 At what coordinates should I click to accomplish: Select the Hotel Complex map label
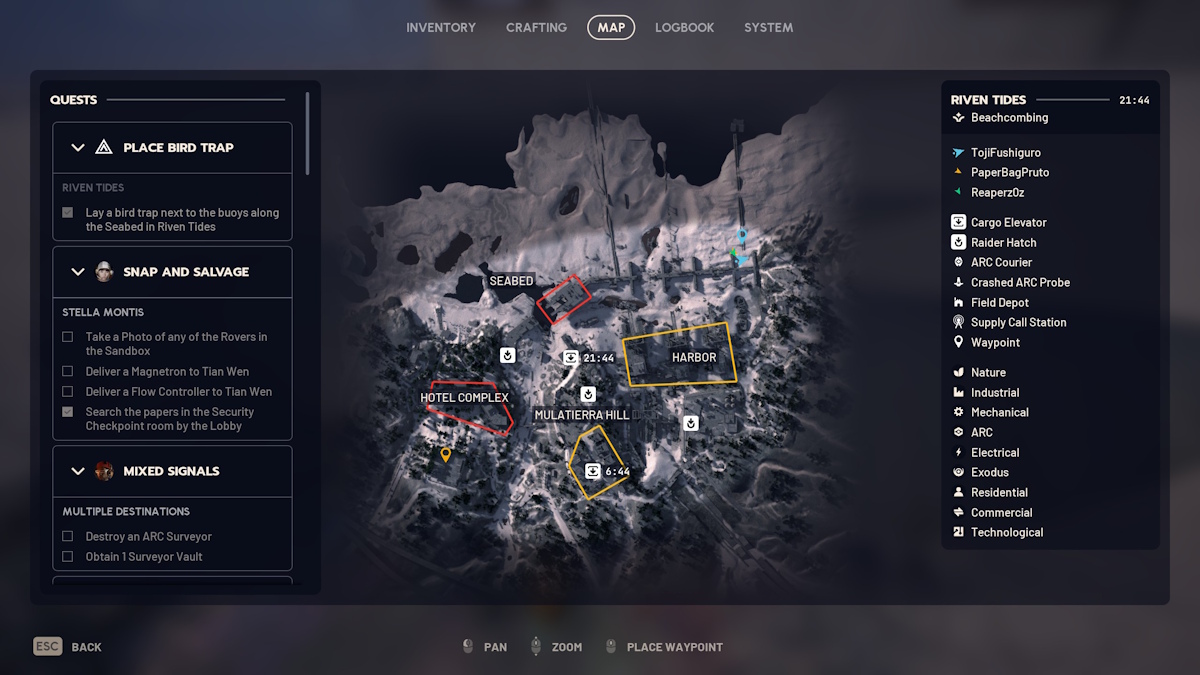(464, 398)
